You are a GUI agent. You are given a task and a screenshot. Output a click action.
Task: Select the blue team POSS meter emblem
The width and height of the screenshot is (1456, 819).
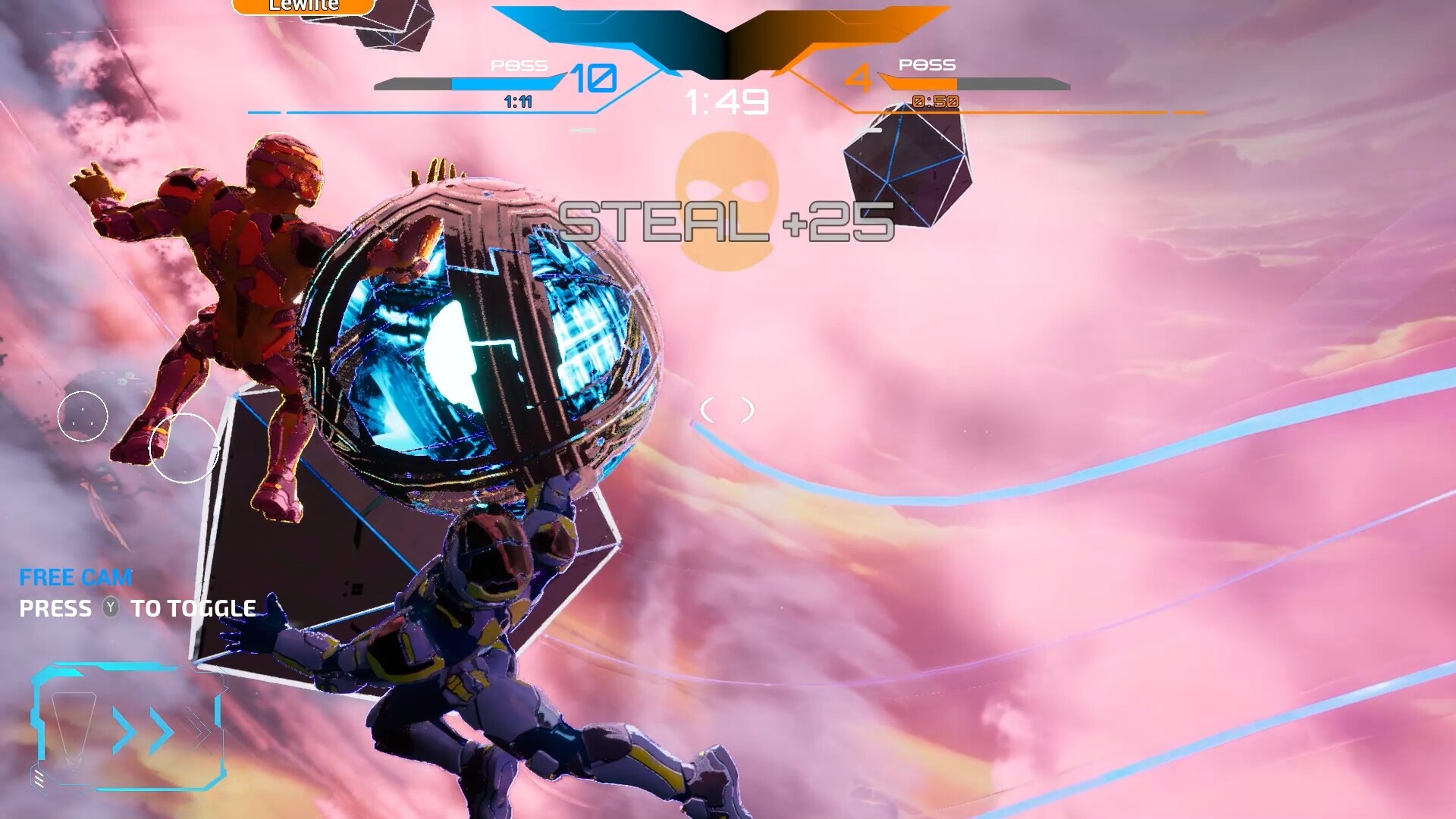[520, 65]
